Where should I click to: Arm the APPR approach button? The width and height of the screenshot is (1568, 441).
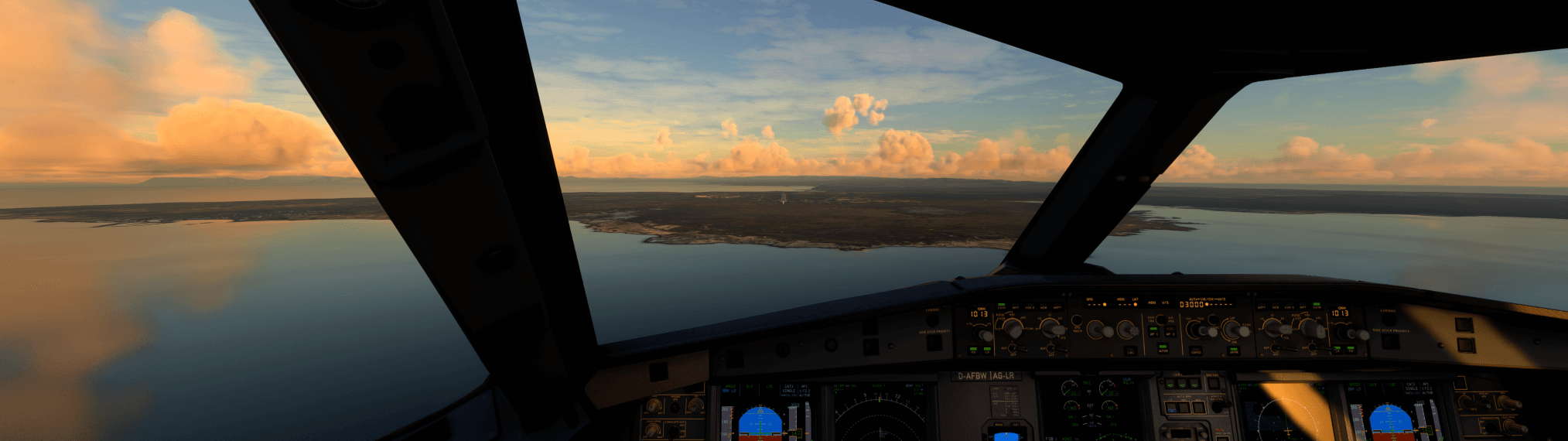[x=1233, y=350]
